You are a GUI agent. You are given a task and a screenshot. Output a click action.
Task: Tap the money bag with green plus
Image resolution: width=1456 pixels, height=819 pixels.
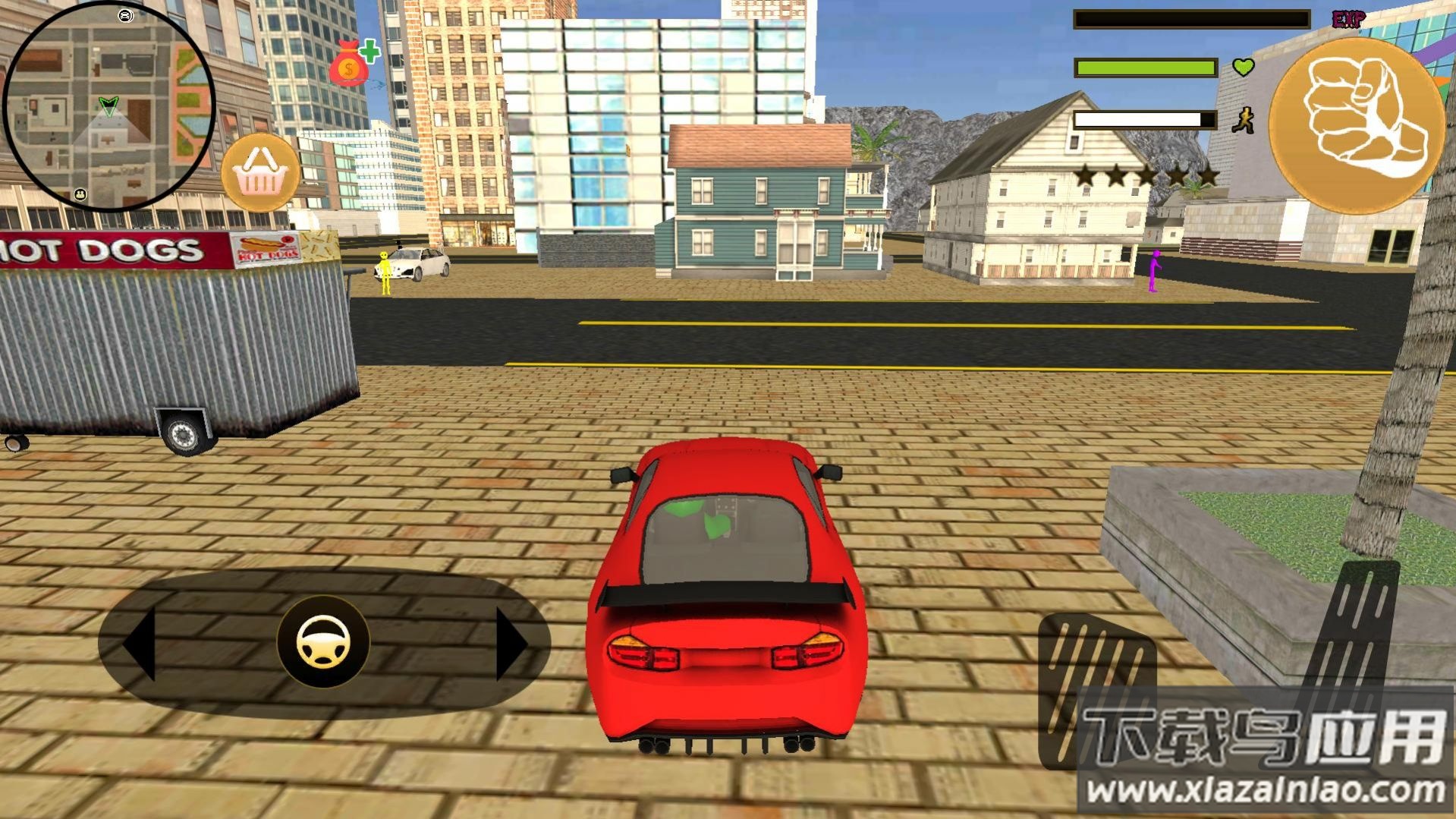coord(352,63)
